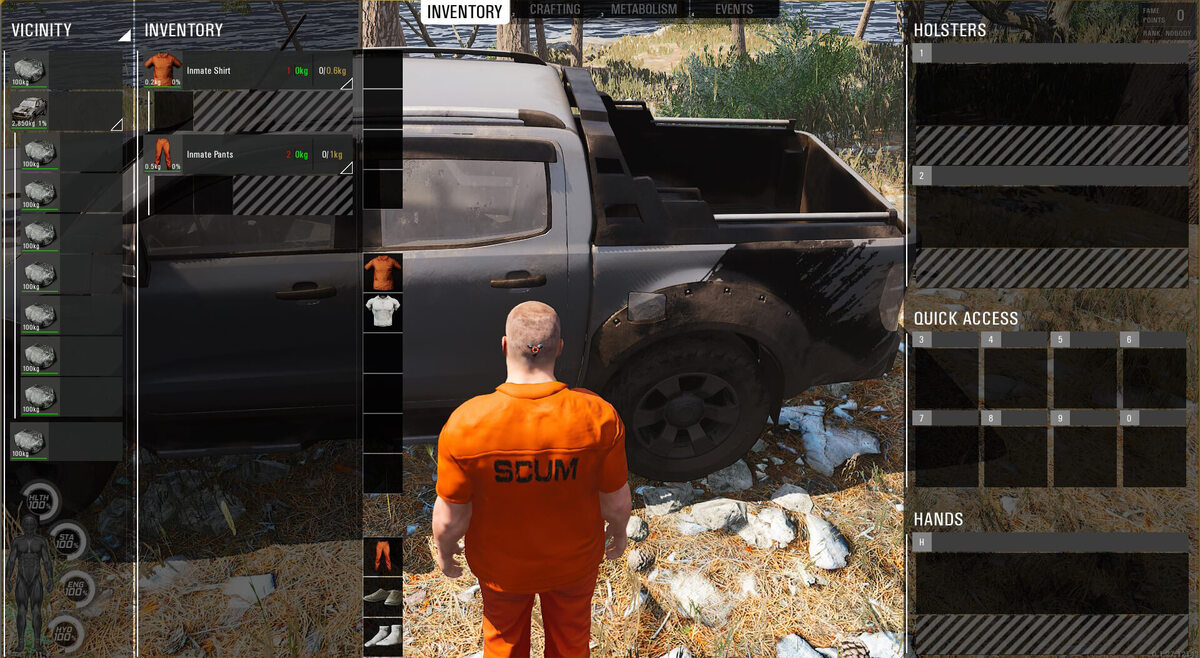
Task: Open the Metabolism tab
Action: click(x=644, y=10)
